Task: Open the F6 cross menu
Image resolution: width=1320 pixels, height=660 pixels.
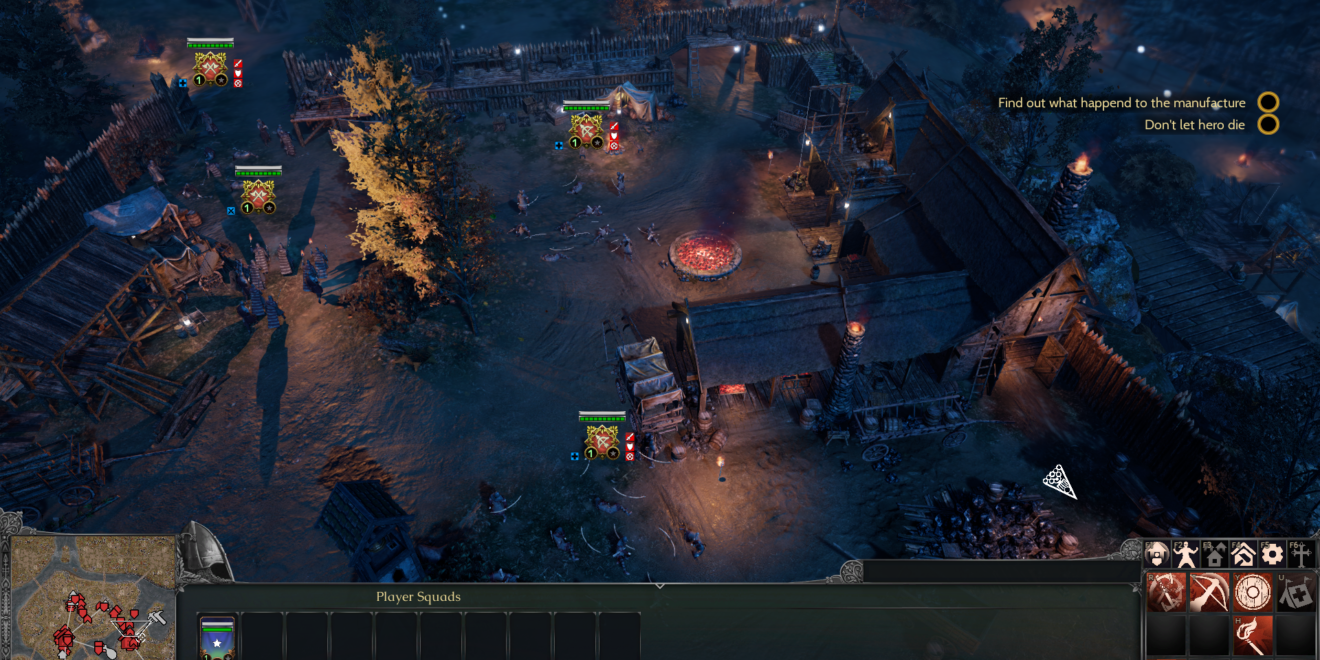Action: pyautogui.click(x=1300, y=555)
